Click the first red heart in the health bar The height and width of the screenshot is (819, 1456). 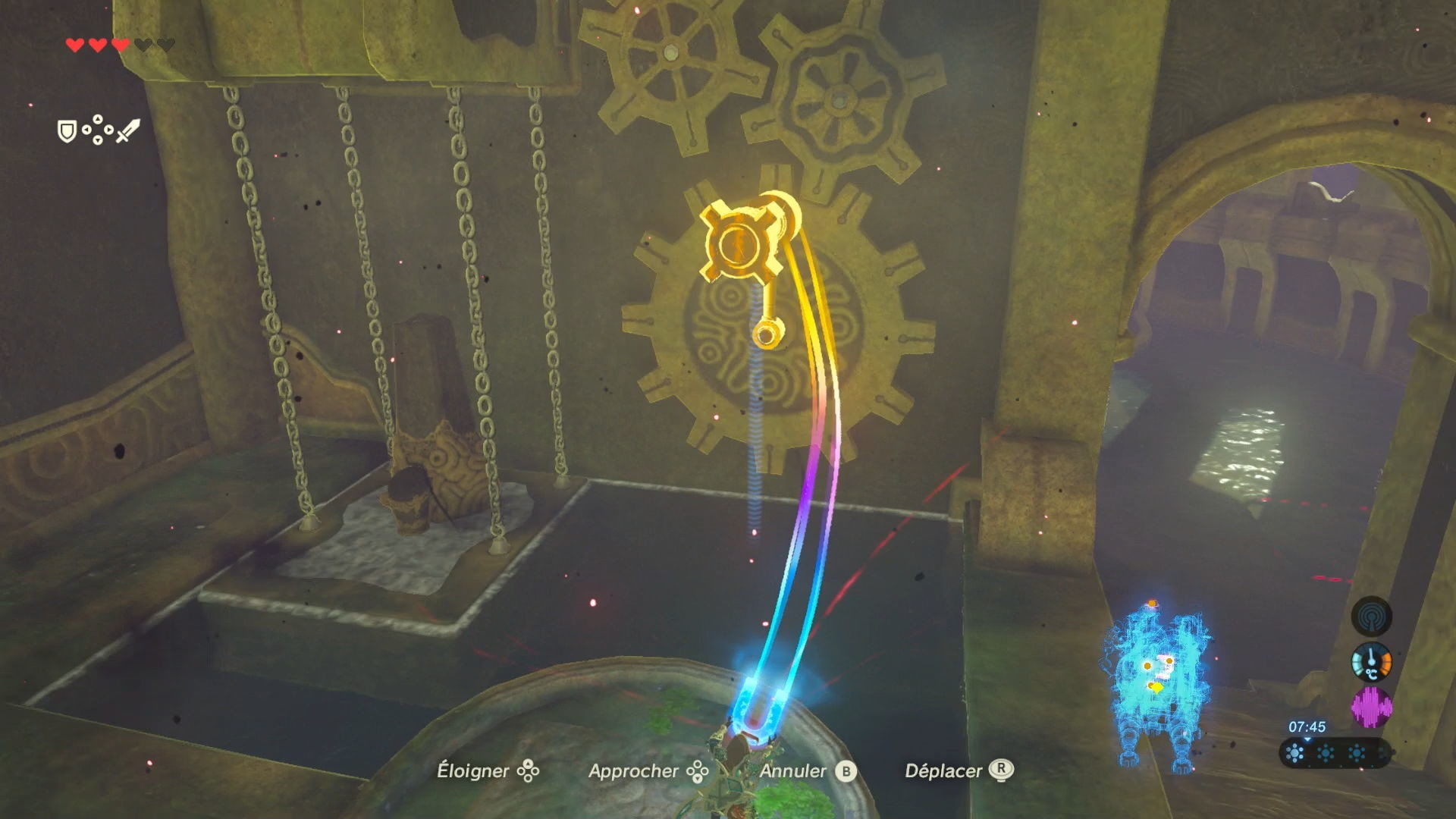[x=74, y=44]
